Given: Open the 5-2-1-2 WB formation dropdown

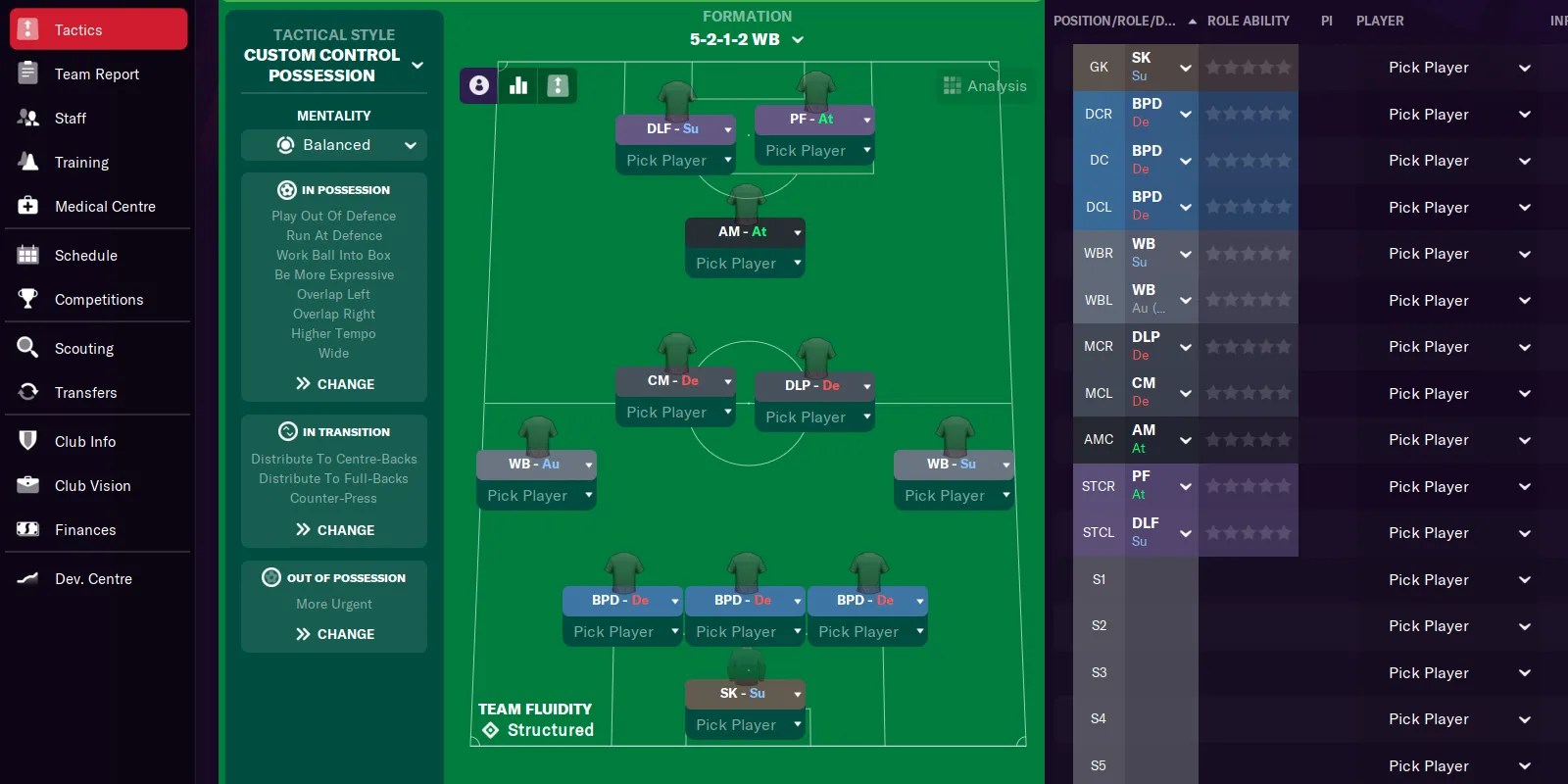Looking at the screenshot, I should click(747, 40).
